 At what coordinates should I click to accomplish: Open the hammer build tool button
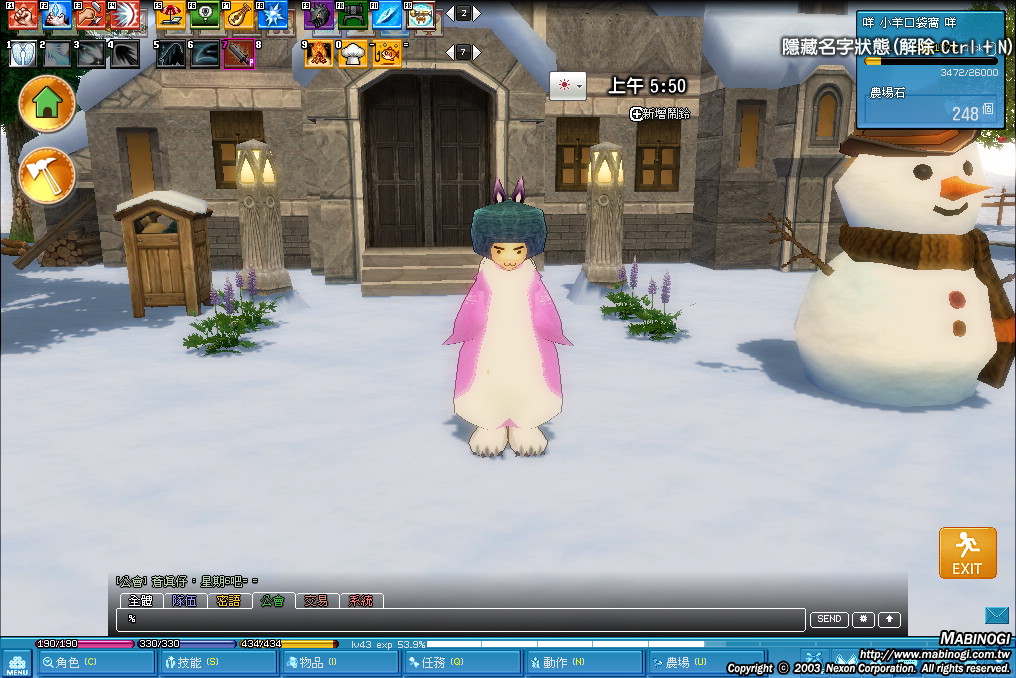(x=47, y=175)
